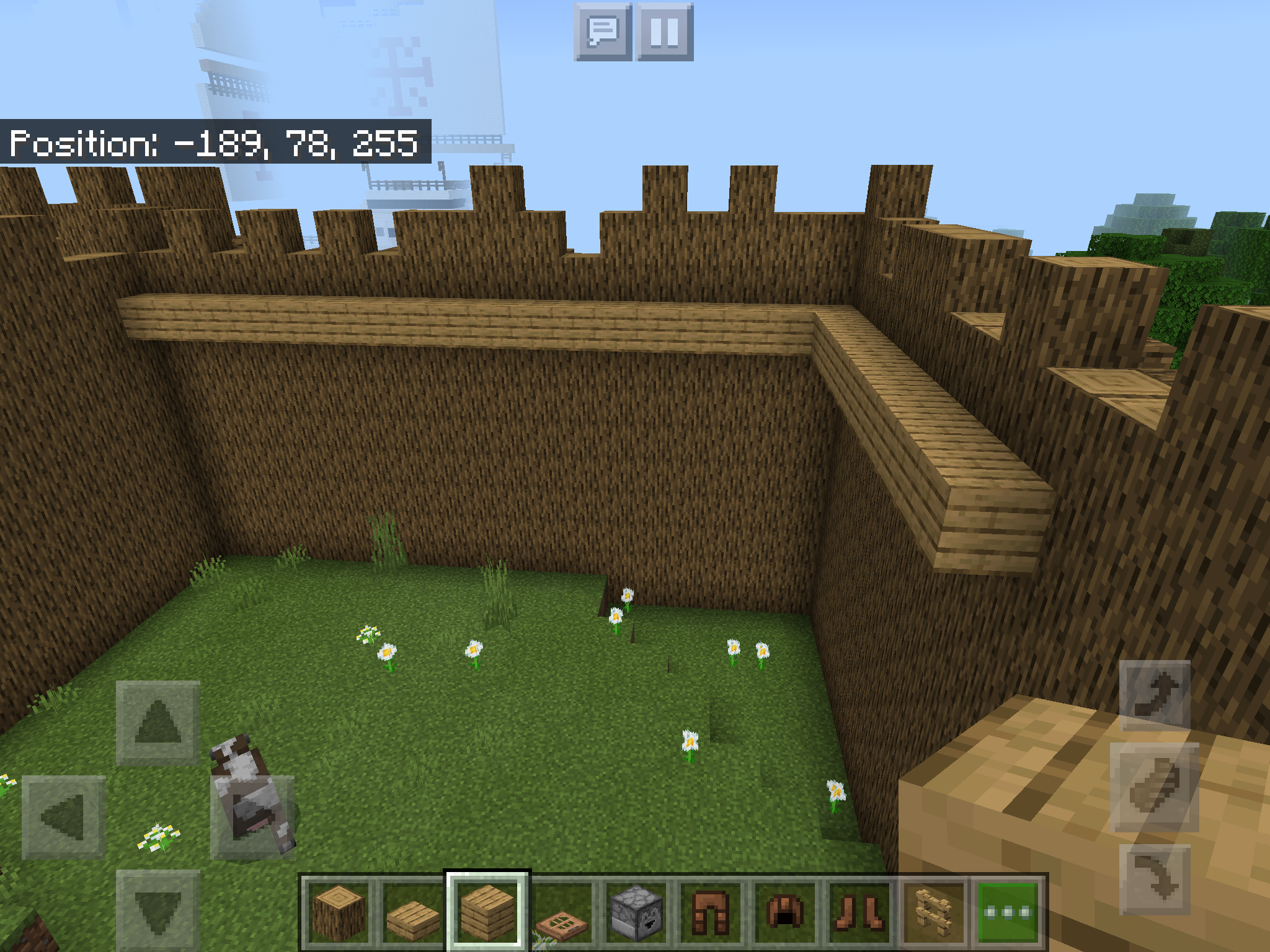Select the oak fence hotbar slot
This screenshot has width=1270, height=952.
[934, 911]
